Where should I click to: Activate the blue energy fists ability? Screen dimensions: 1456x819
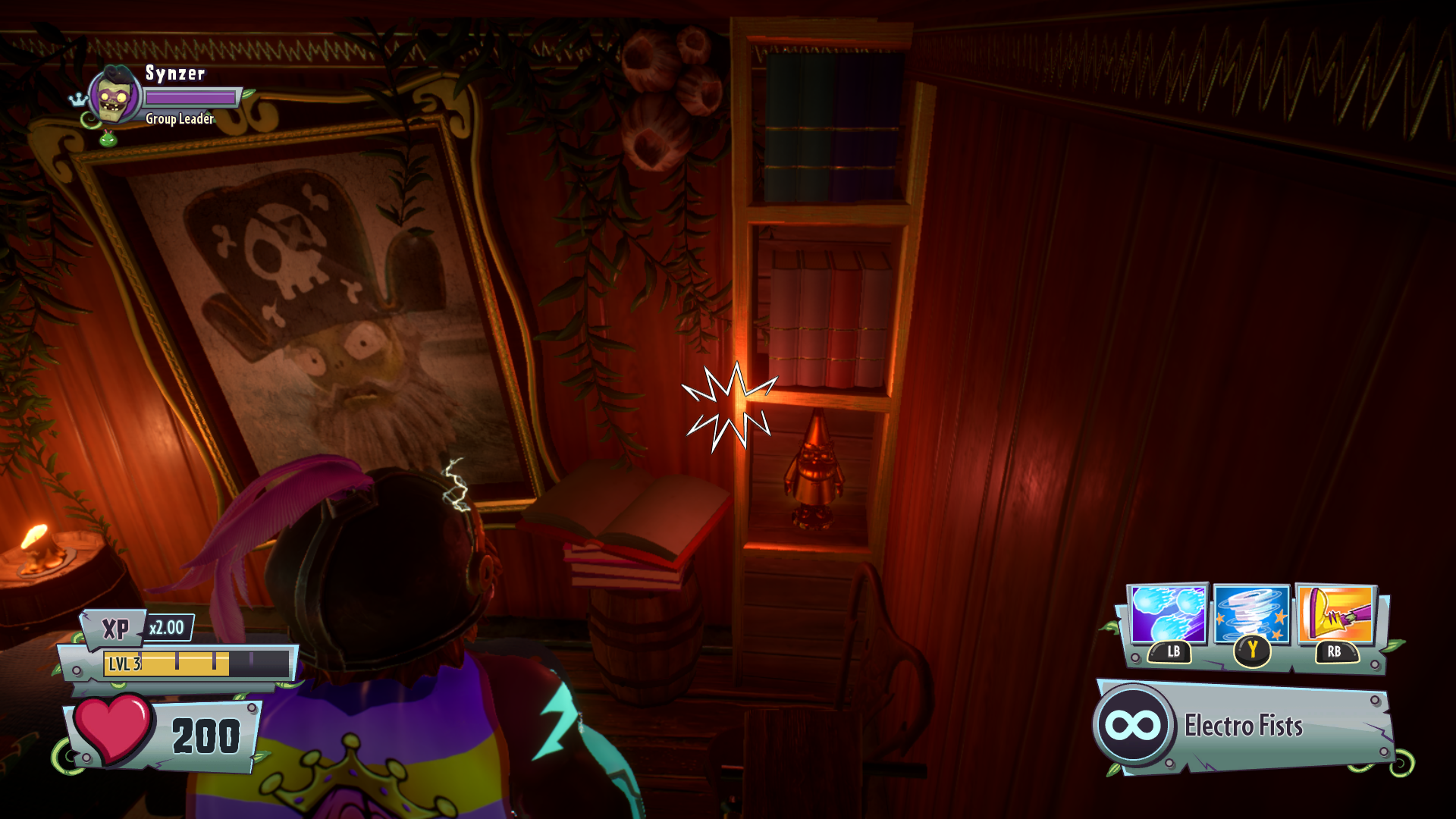[1167, 615]
